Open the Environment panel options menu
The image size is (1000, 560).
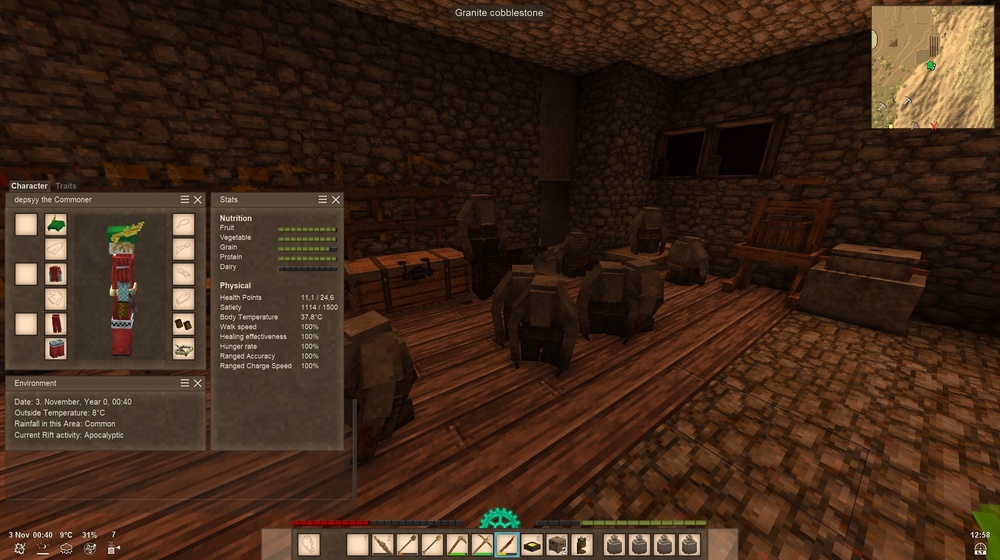185,383
